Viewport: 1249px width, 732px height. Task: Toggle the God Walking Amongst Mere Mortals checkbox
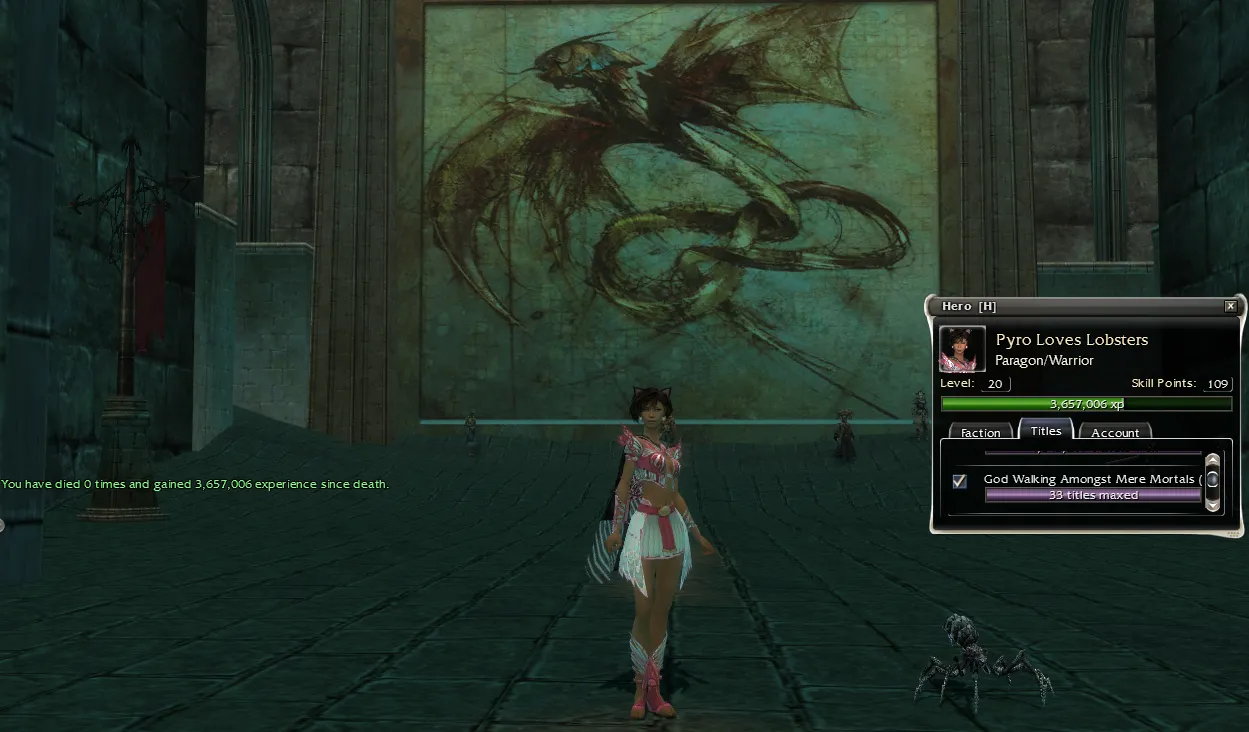point(960,481)
